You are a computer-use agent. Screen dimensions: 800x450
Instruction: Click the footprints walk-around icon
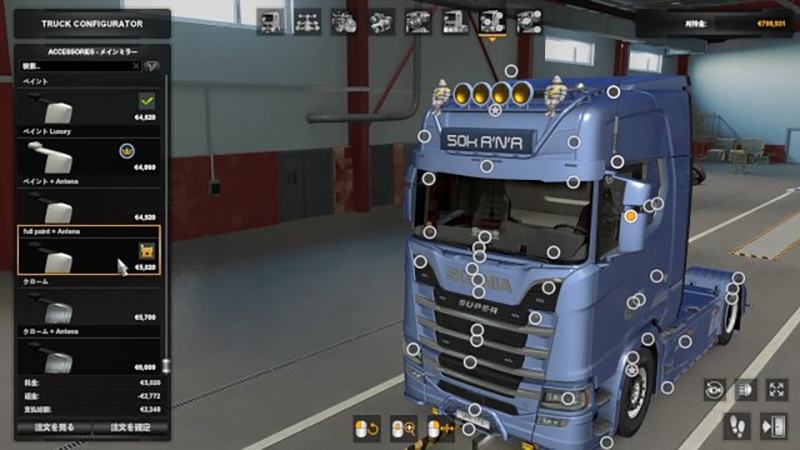[x=739, y=425]
